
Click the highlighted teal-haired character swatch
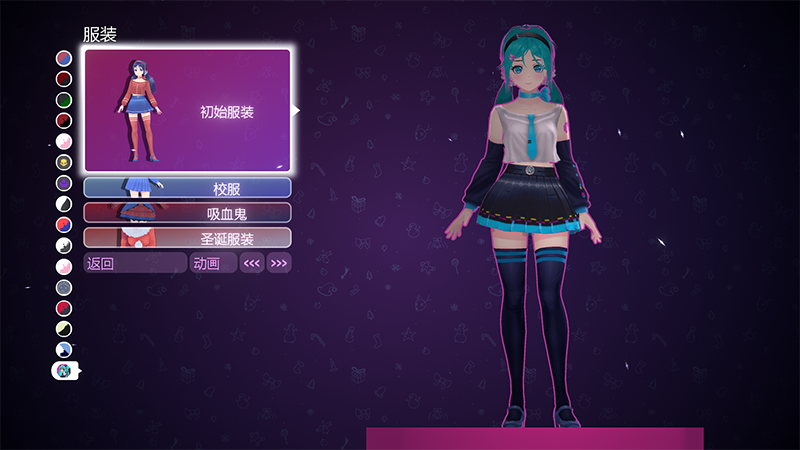click(x=64, y=371)
